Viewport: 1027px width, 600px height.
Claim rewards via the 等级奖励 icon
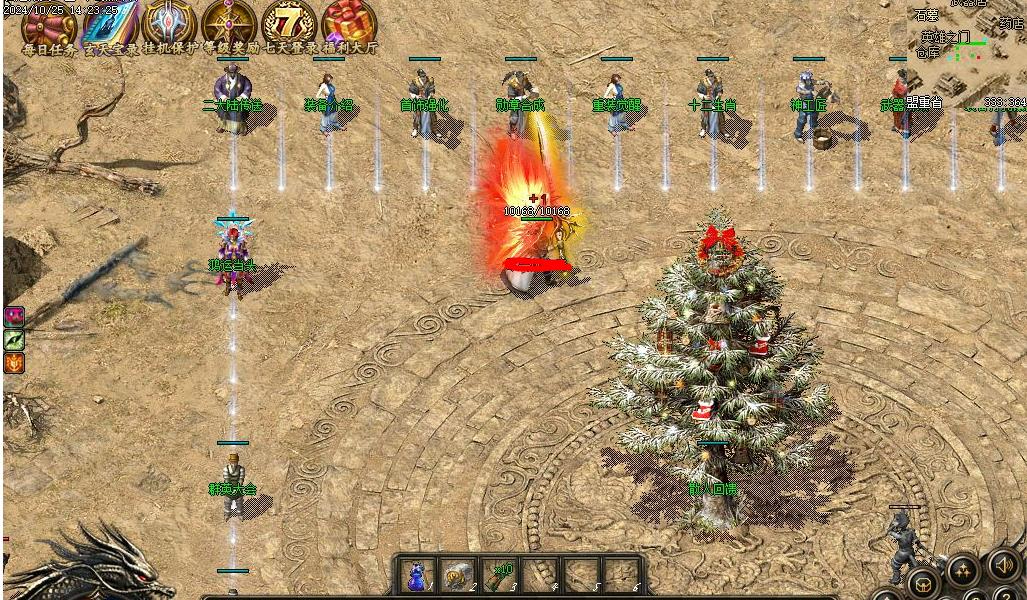coord(230,24)
